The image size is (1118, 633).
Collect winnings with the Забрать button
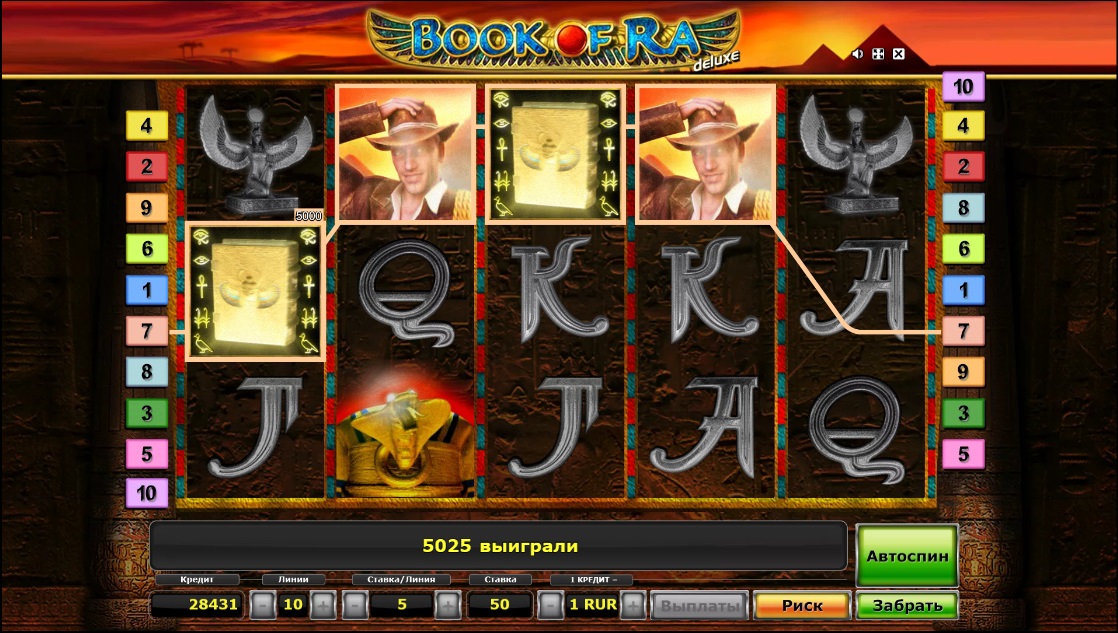pyautogui.click(x=907, y=605)
